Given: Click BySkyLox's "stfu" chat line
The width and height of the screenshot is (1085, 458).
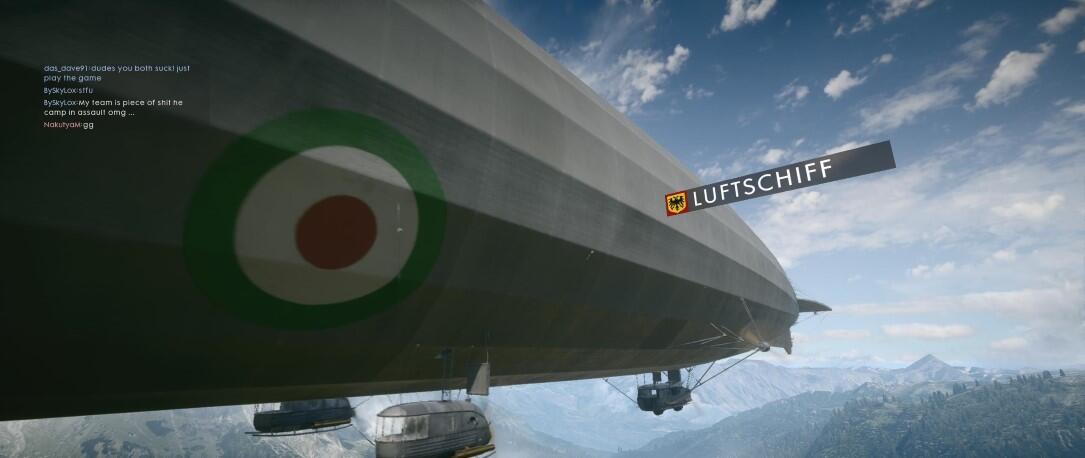Looking at the screenshot, I should 67,90.
